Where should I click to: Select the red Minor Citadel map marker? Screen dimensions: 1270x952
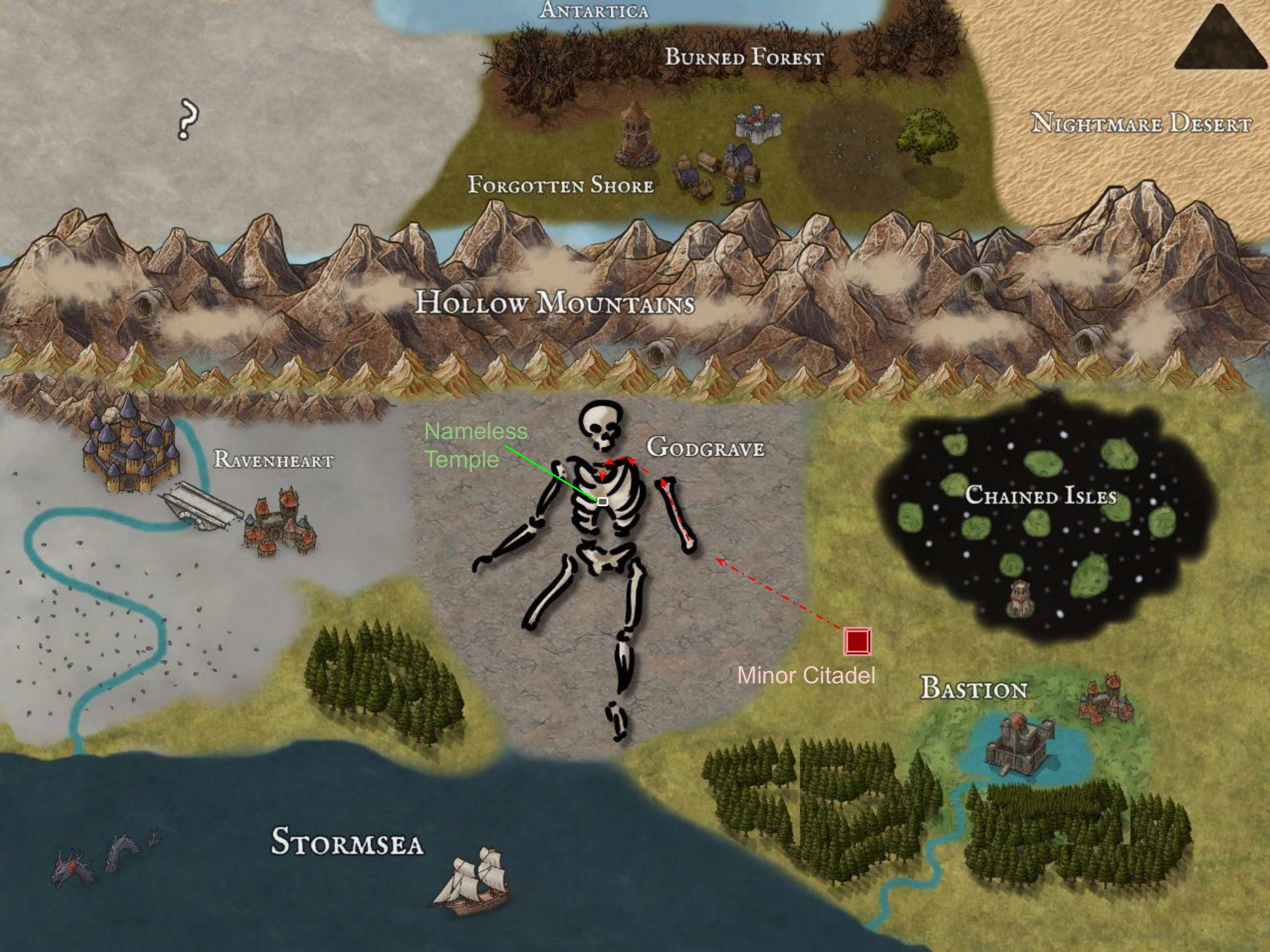pyautogui.click(x=858, y=641)
